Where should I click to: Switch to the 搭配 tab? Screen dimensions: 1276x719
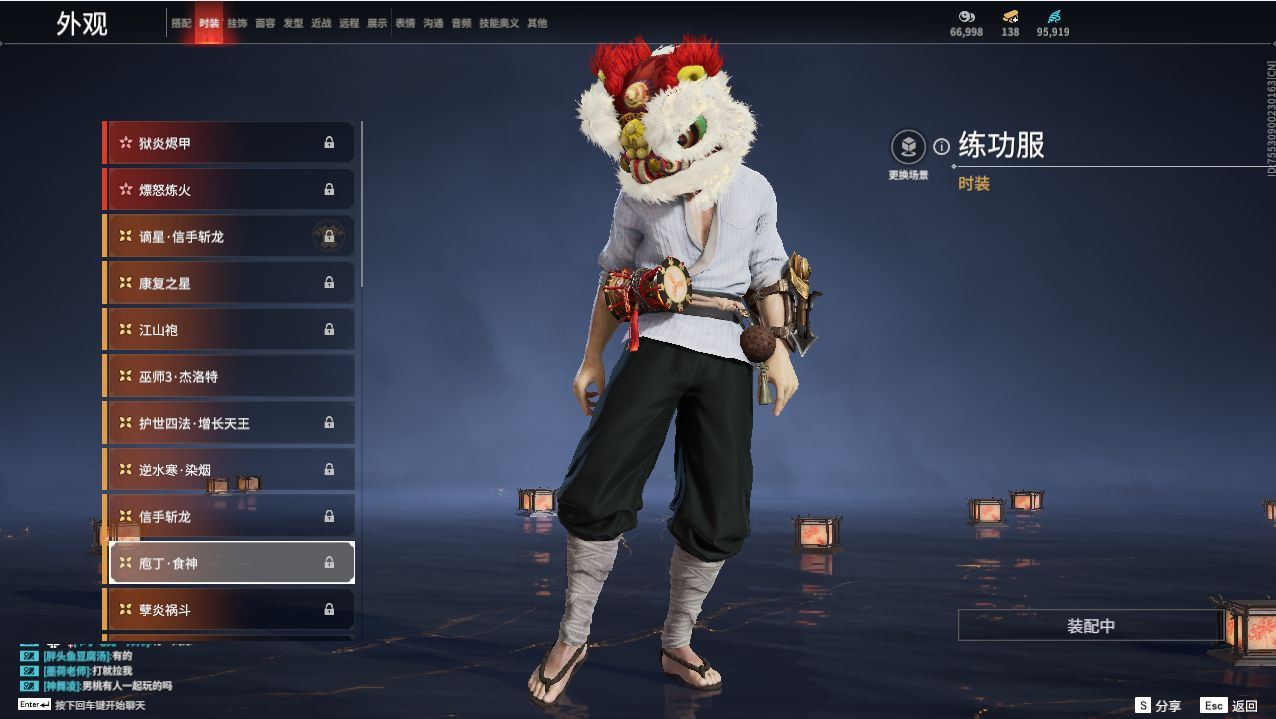(x=181, y=23)
